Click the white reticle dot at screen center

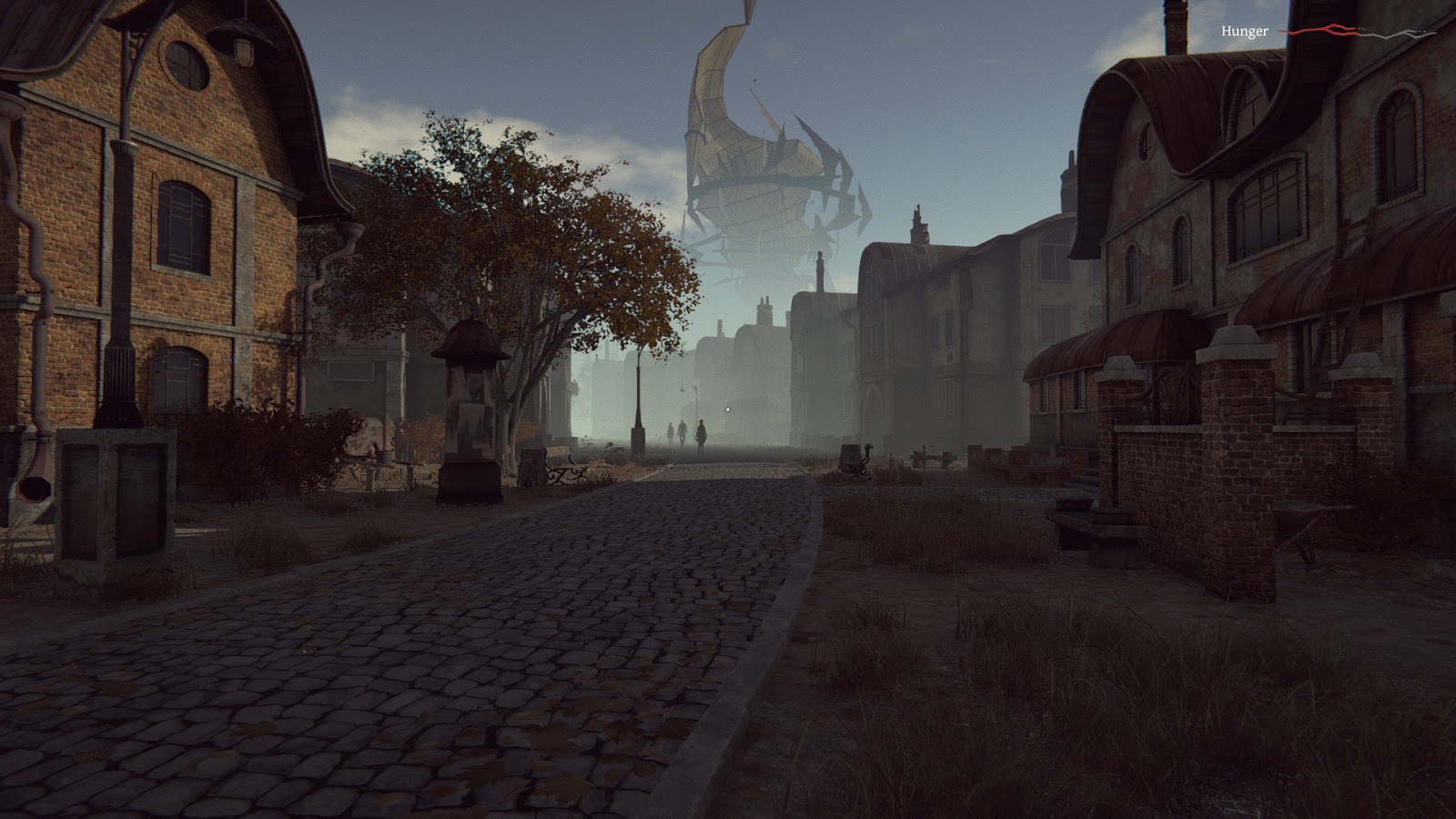coord(728,409)
